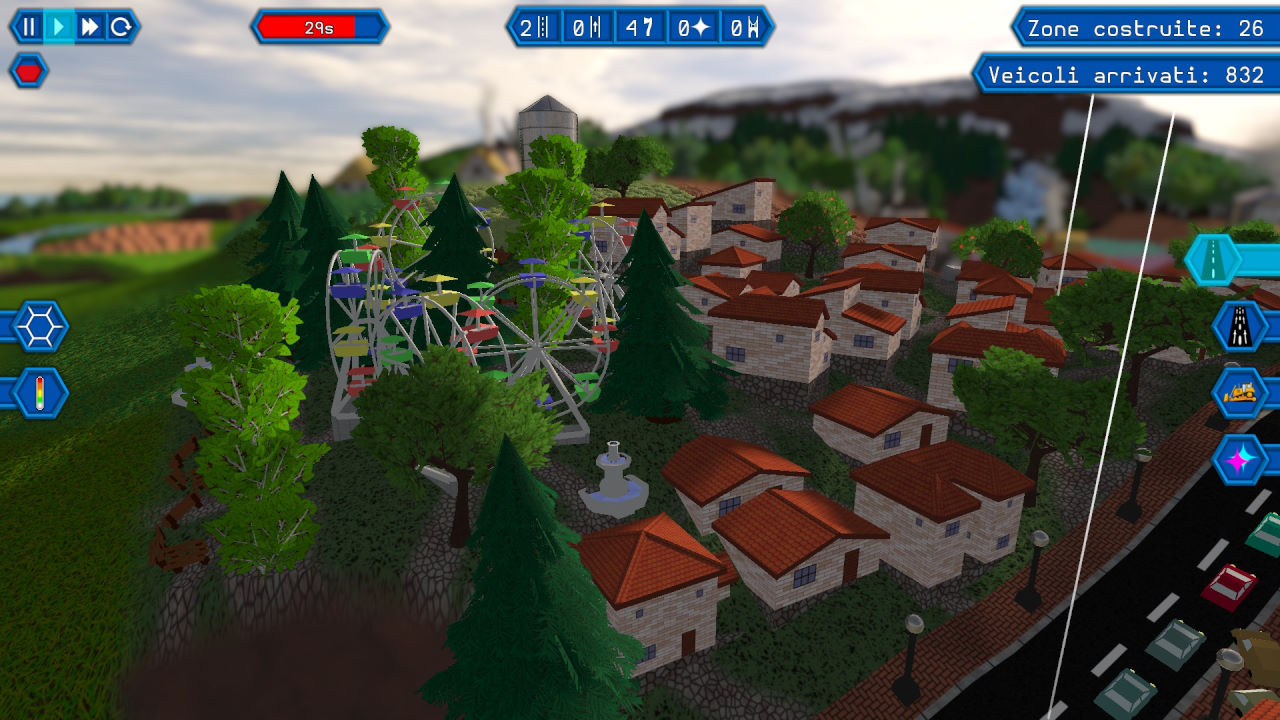Select the single-lane road build tool
Screen dimensions: 1280x720
tap(1213, 260)
